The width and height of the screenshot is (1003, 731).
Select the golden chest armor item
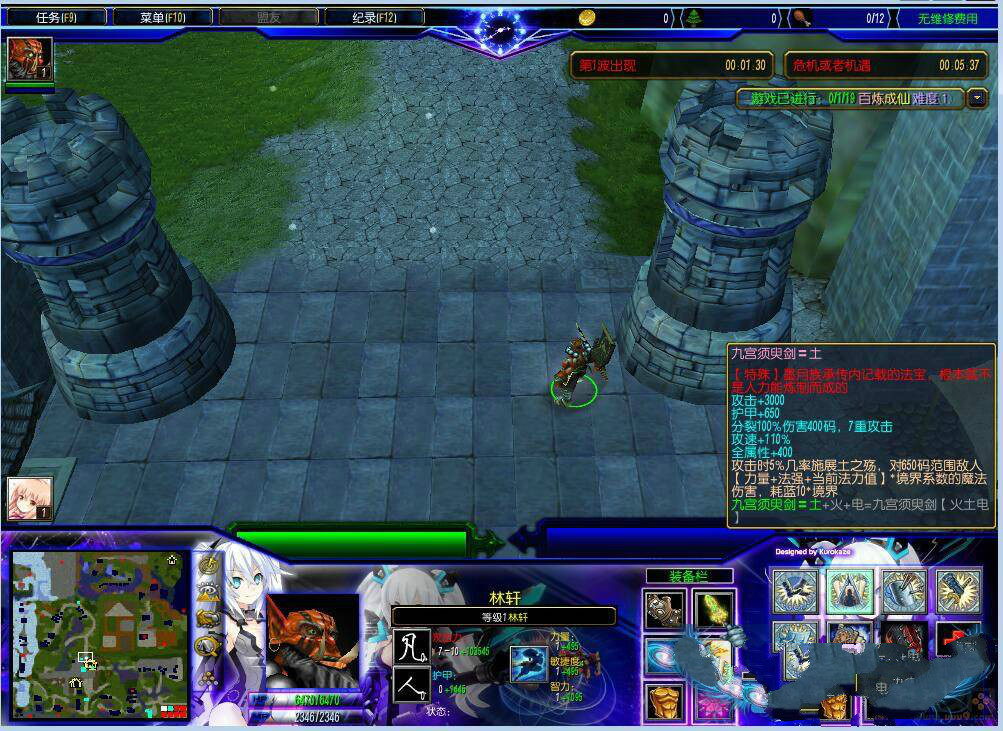664,702
